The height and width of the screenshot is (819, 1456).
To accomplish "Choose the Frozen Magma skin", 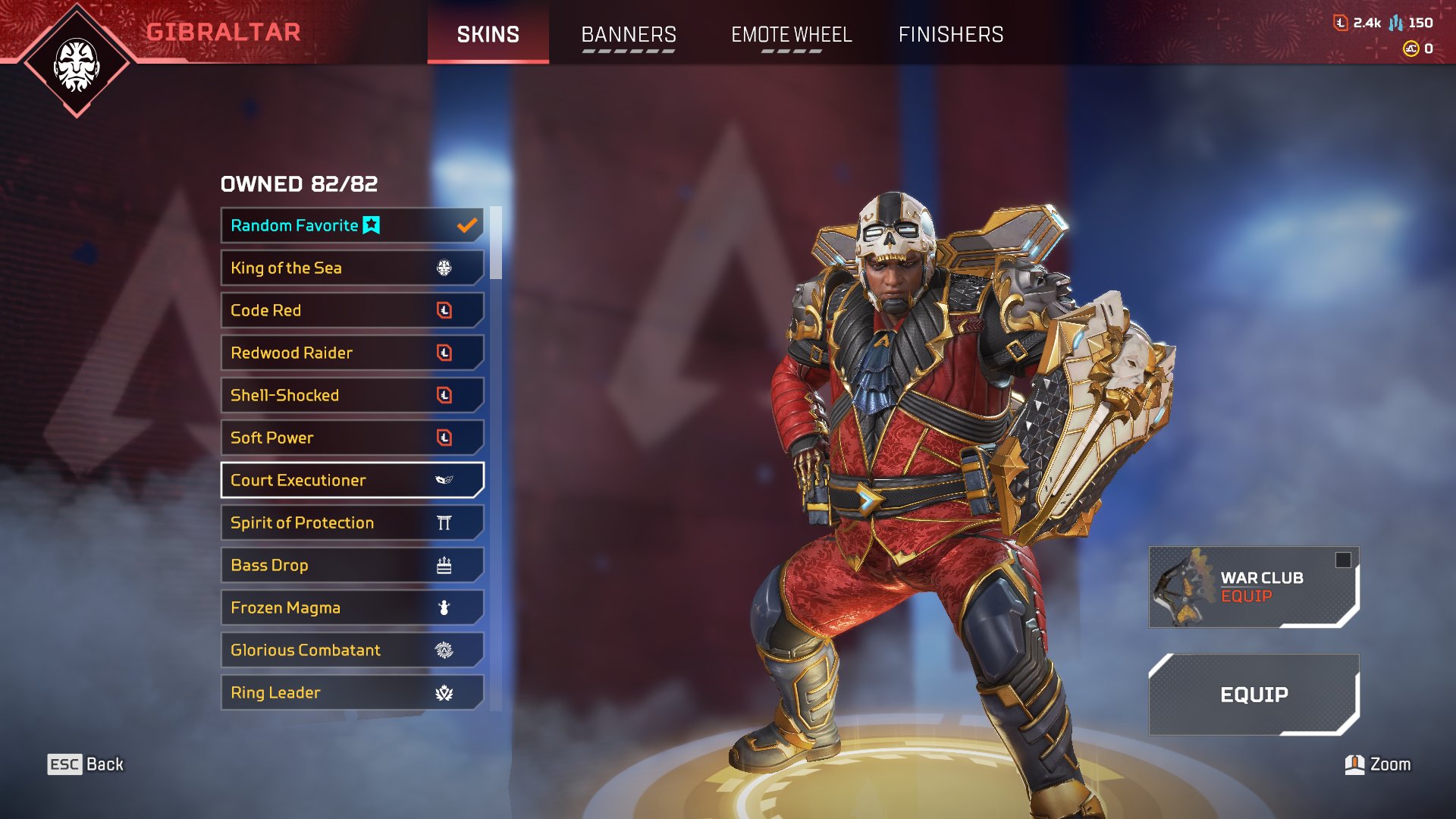I will pos(352,607).
